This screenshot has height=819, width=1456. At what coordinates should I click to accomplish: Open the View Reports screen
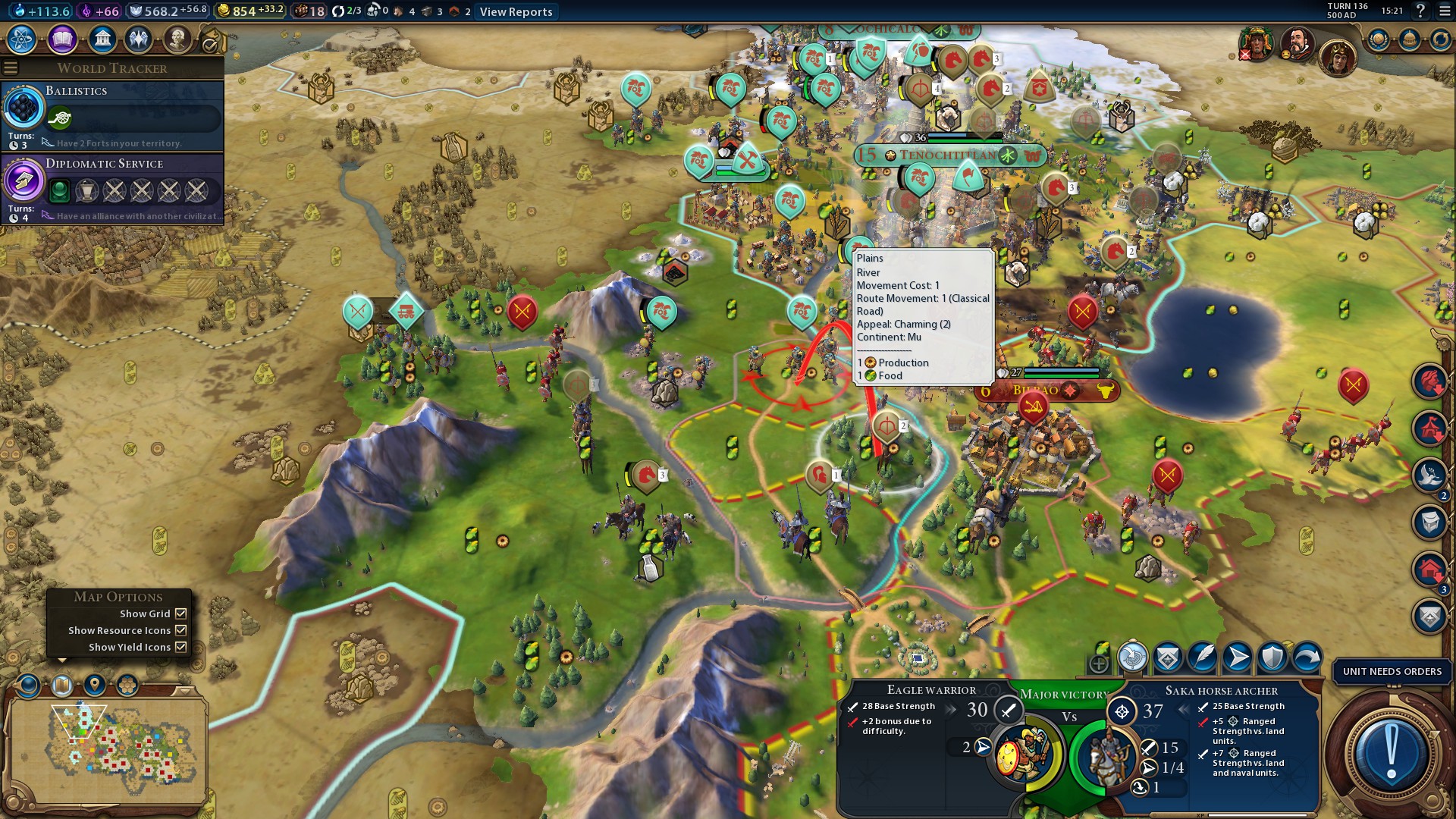[x=516, y=11]
